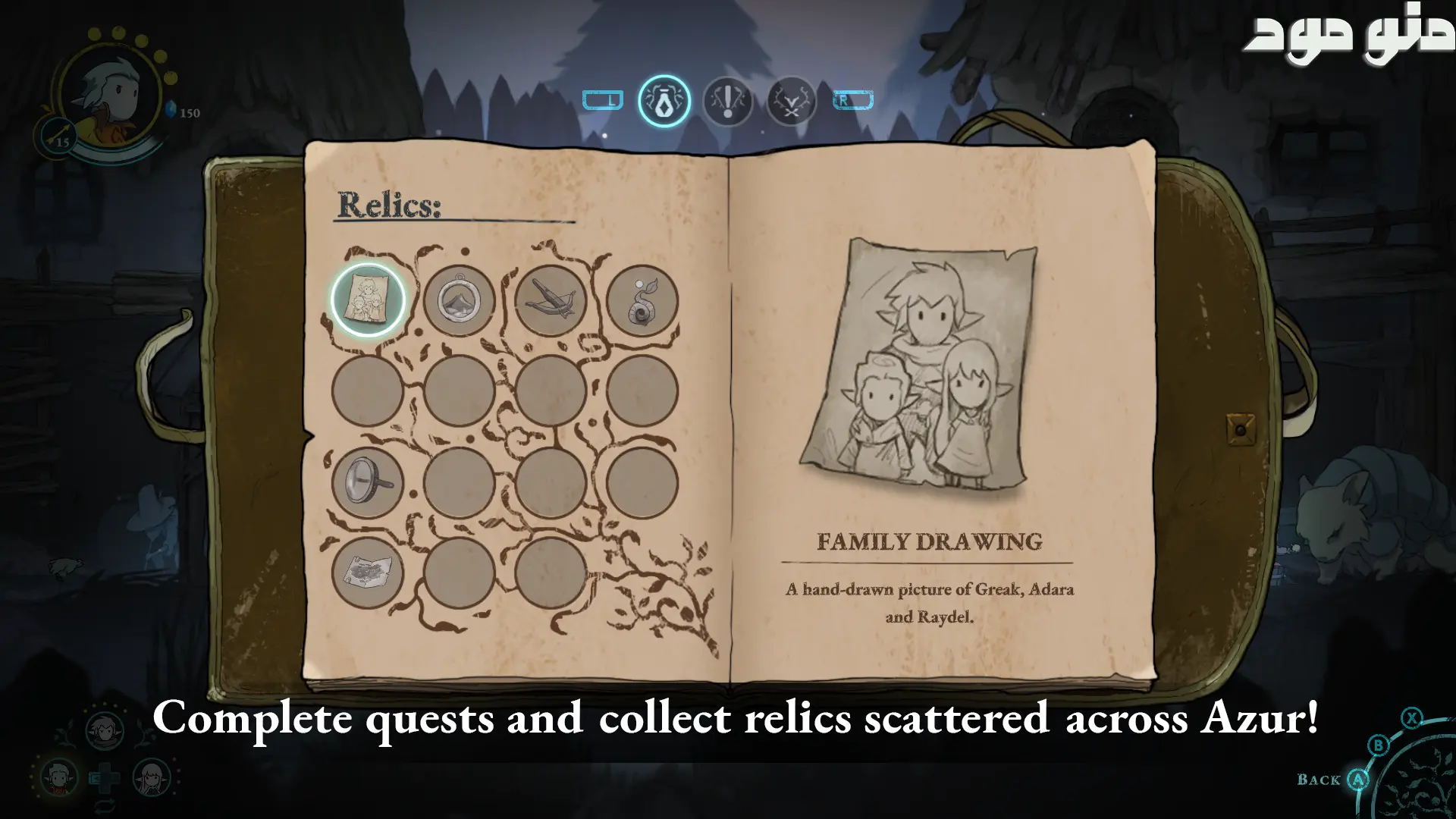Screen dimensions: 1456x819
Task: Switch to the exclamation mark quests tab
Action: [x=728, y=101]
